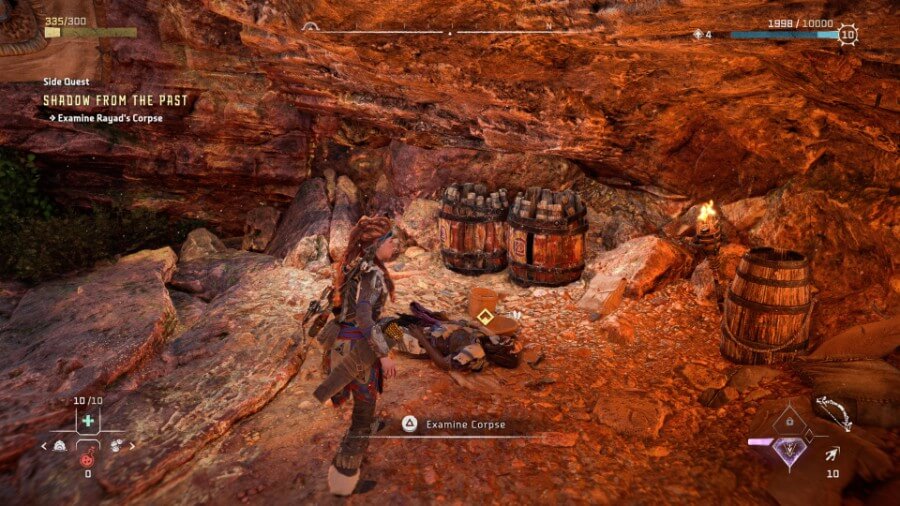Select the Shadow From The Past quest tracker
The width and height of the screenshot is (900, 506).
pyautogui.click(x=114, y=100)
